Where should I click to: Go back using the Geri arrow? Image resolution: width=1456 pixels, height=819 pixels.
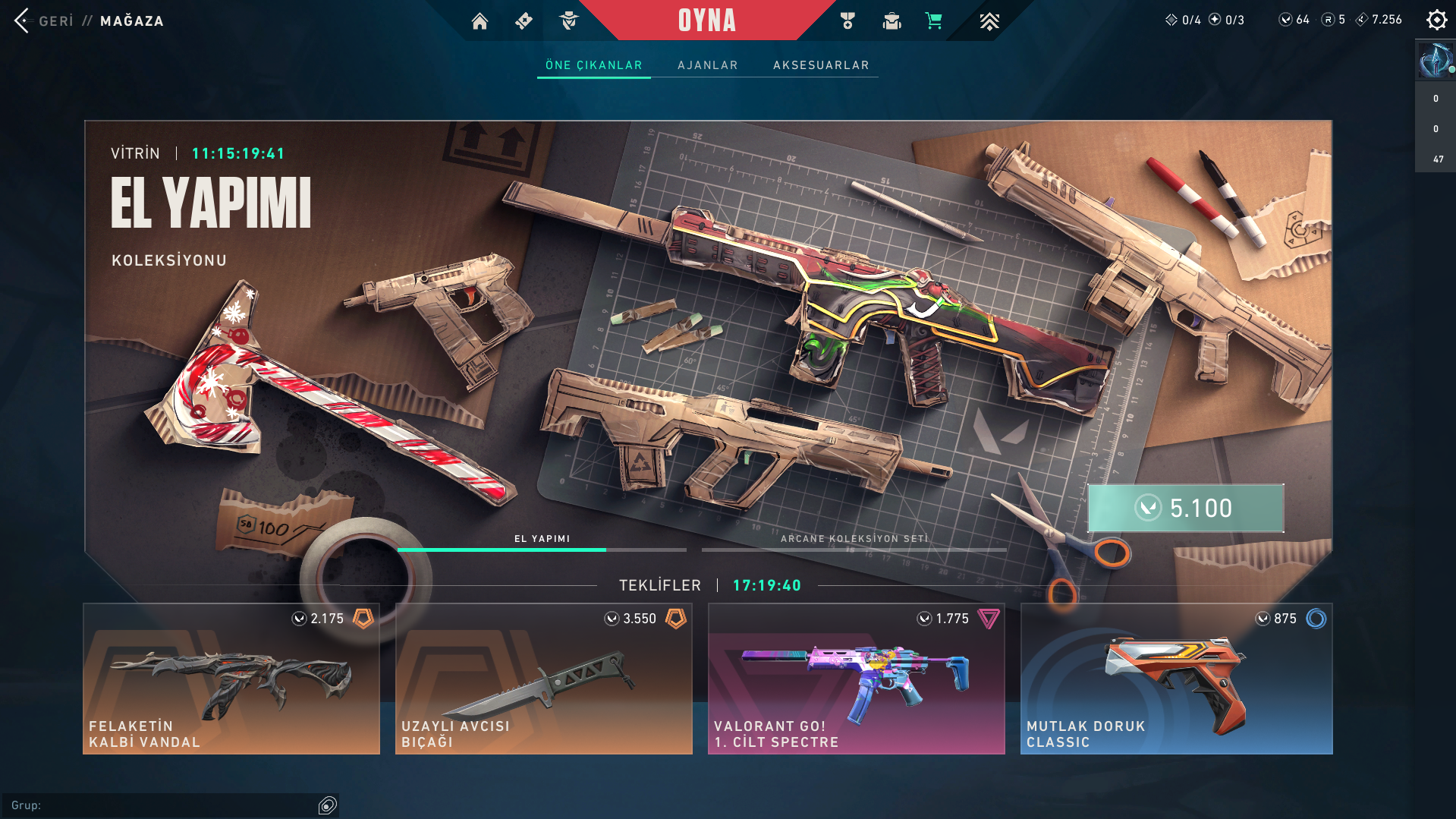[22, 20]
